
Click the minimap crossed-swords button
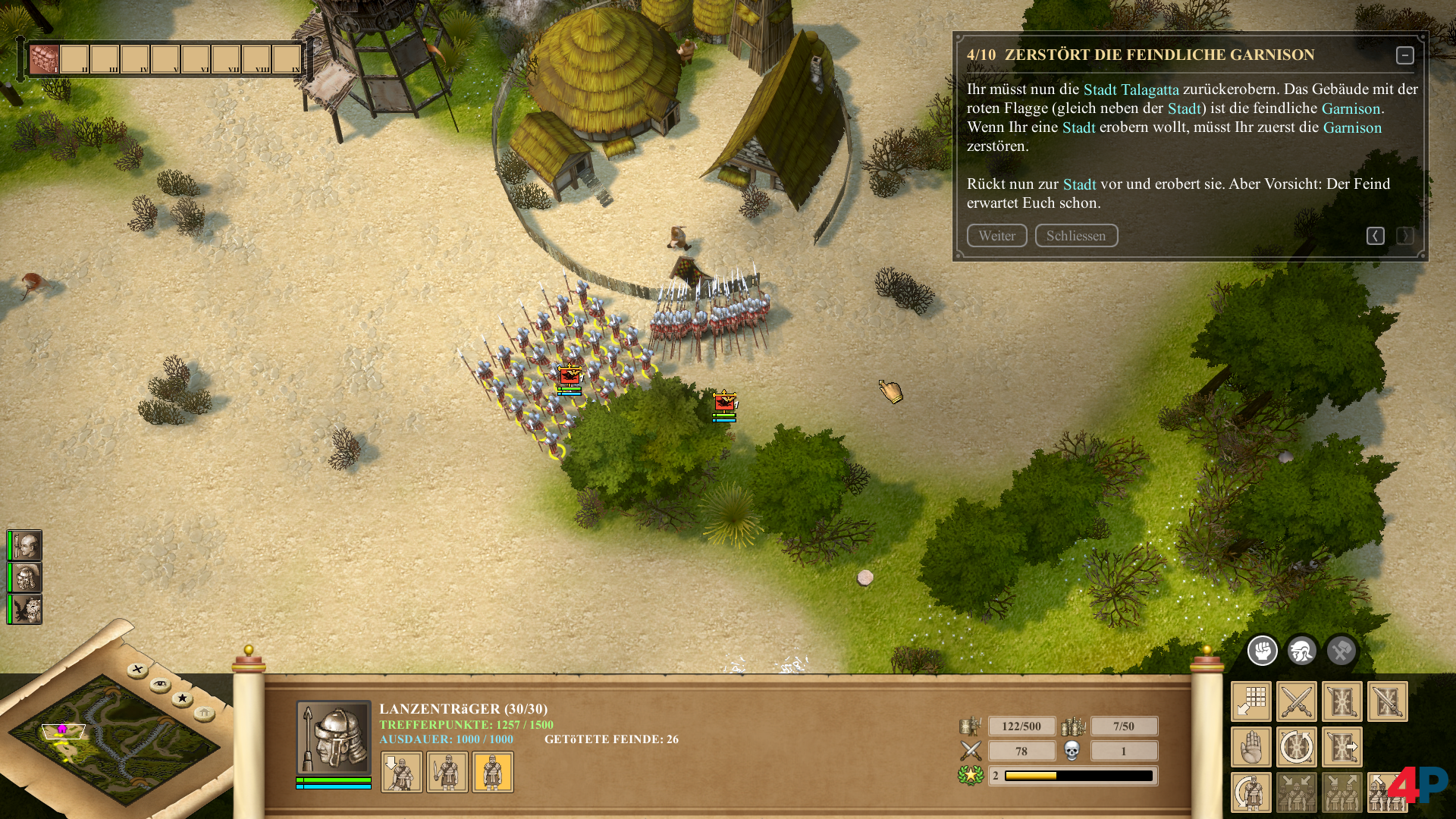point(137,670)
